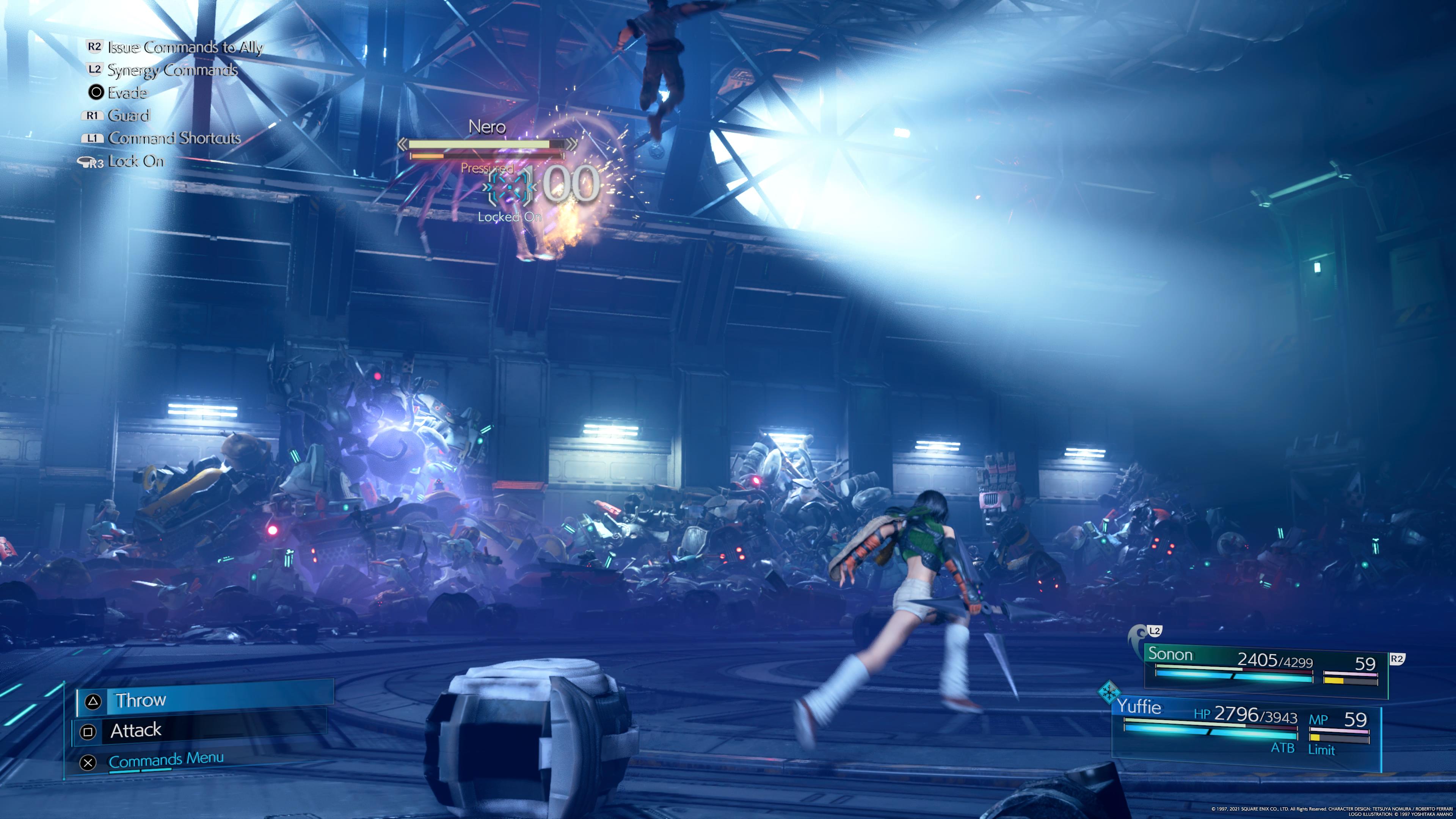
Task: Open Synergy Commands
Action: (x=172, y=70)
